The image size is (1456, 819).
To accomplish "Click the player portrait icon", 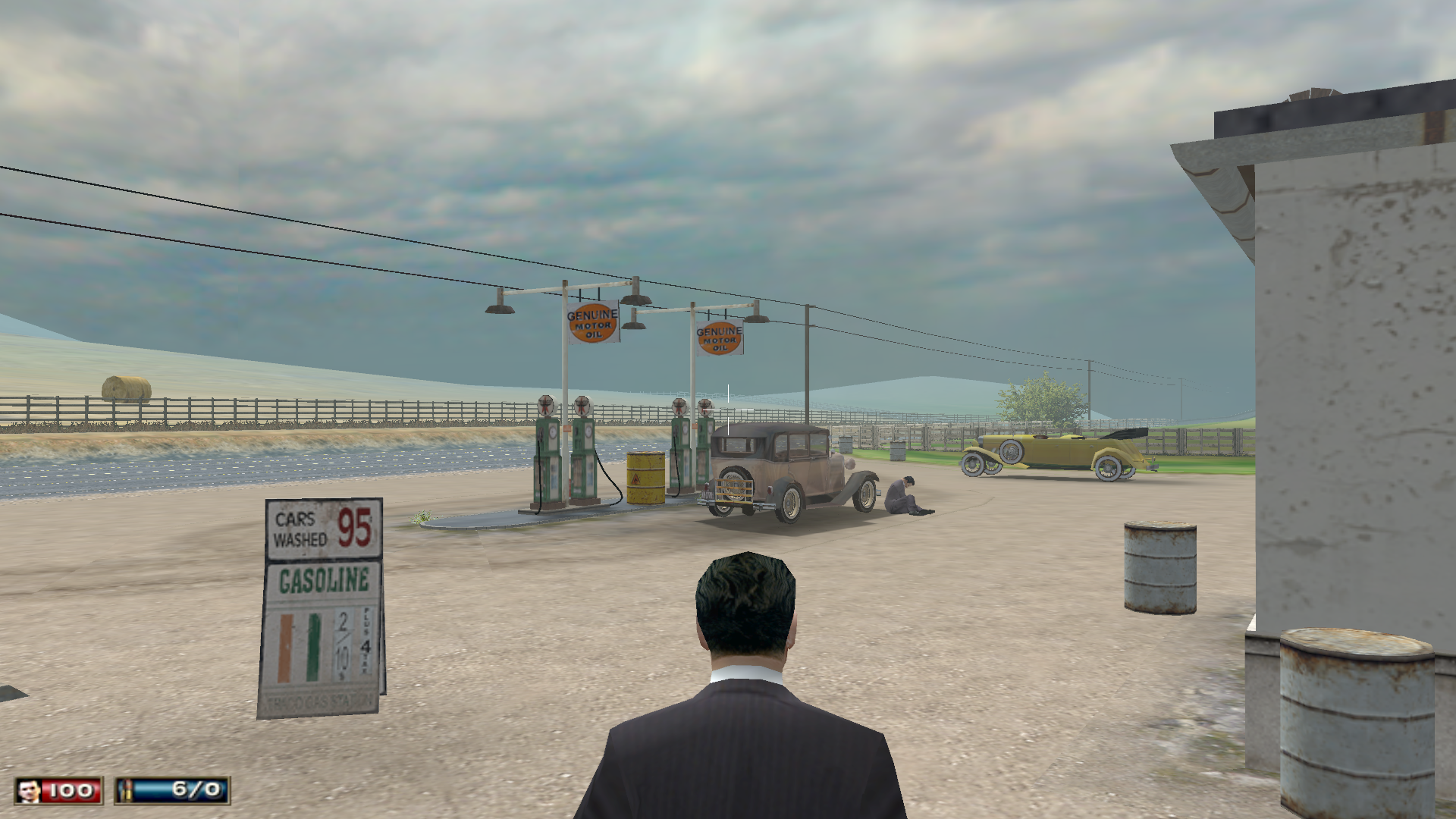I will pos(30,791).
